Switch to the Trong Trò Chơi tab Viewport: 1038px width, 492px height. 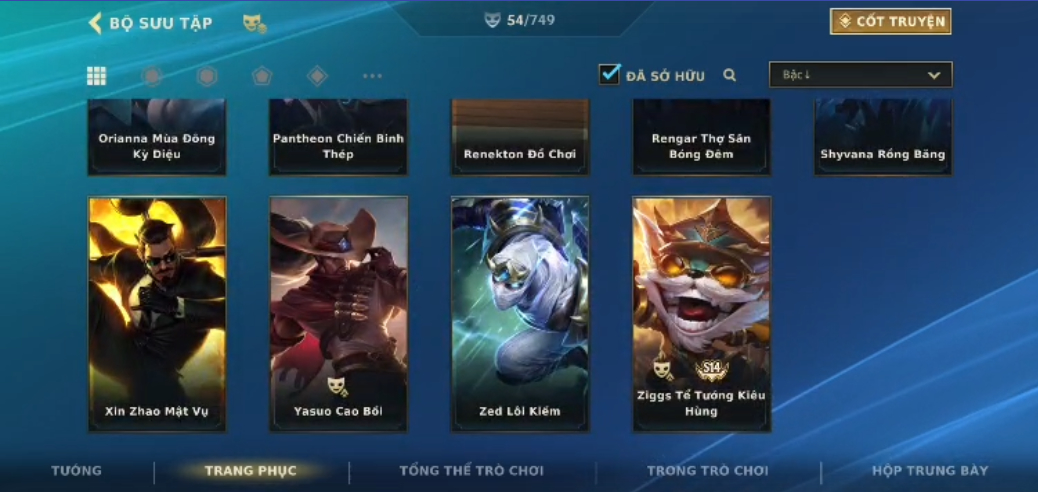[x=708, y=471]
